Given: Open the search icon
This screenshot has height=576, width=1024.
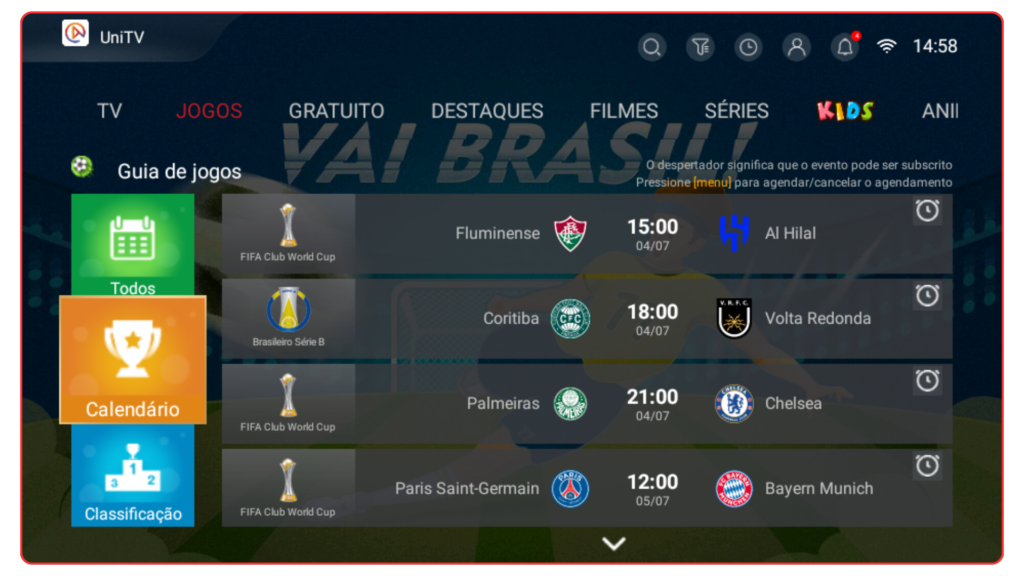Looking at the screenshot, I should coord(652,47).
